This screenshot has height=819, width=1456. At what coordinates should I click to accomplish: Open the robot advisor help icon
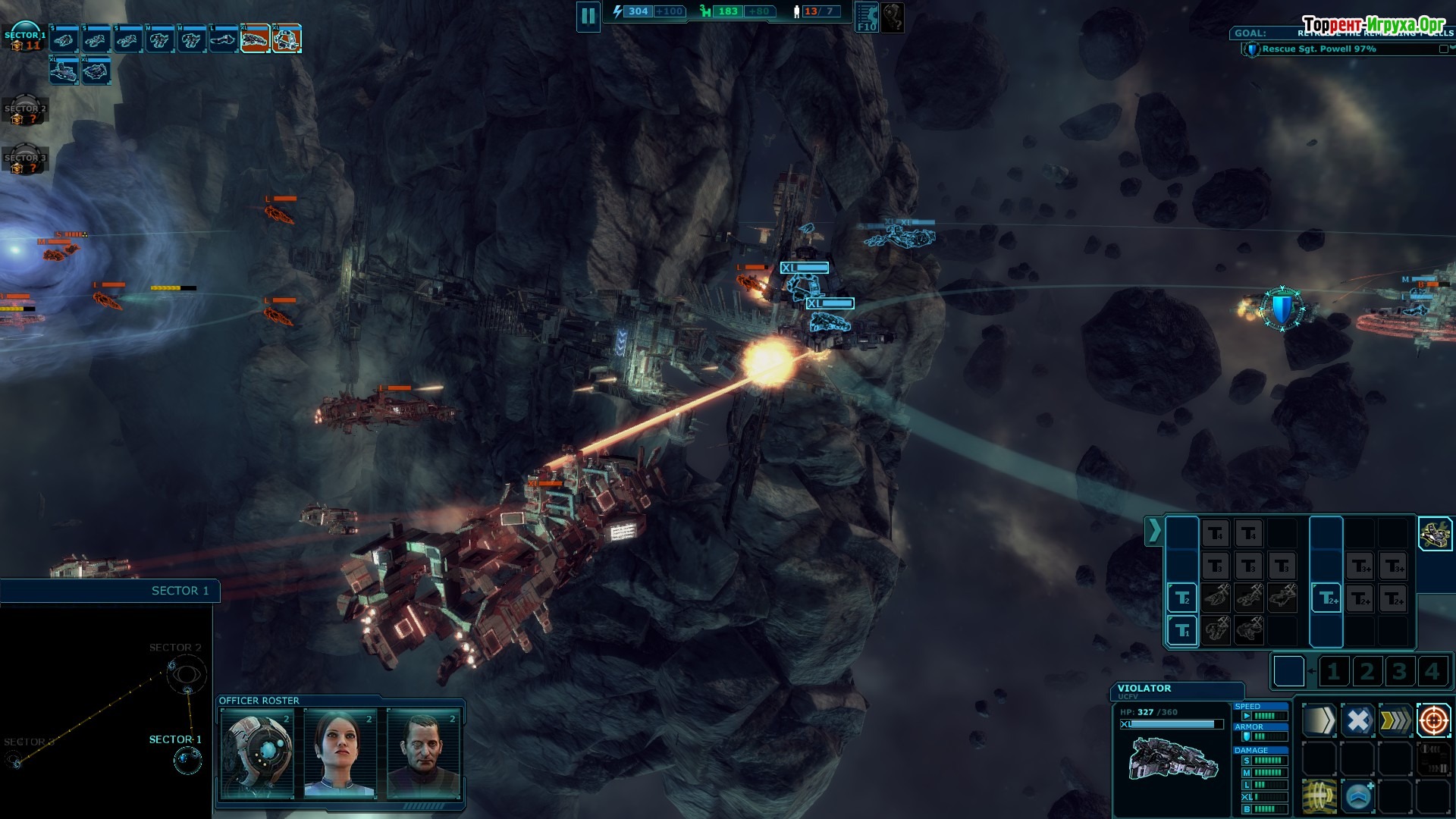893,17
